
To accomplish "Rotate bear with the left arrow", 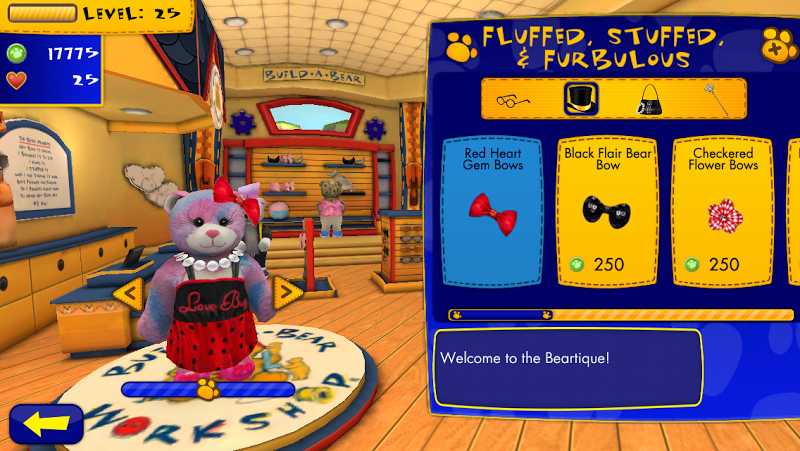I will point(128,292).
